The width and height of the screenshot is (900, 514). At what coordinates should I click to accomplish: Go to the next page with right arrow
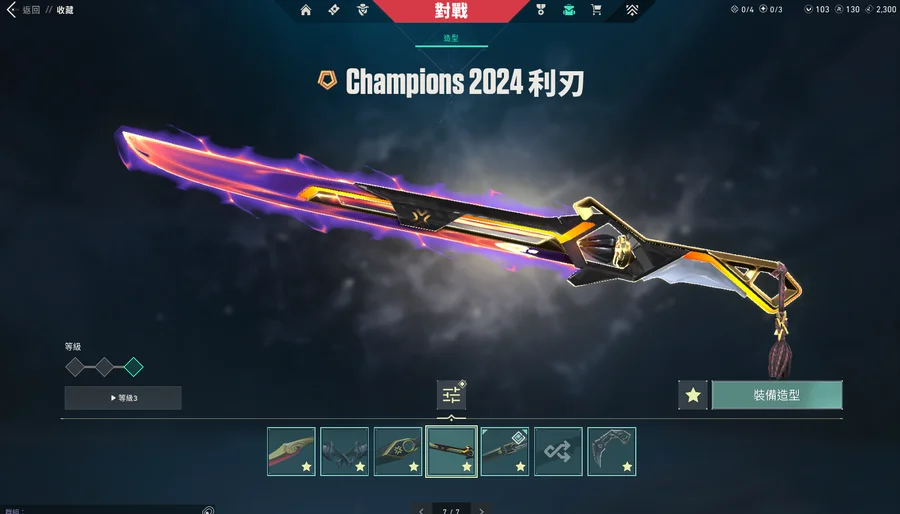click(x=481, y=510)
